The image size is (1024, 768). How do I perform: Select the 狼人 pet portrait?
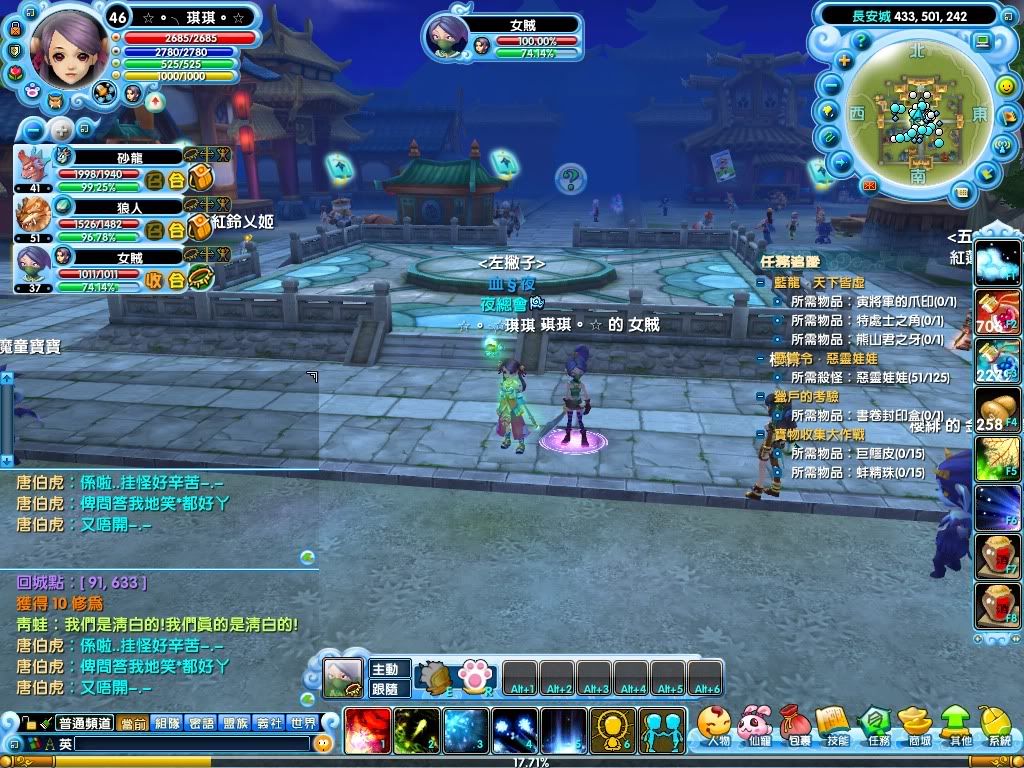[x=34, y=216]
